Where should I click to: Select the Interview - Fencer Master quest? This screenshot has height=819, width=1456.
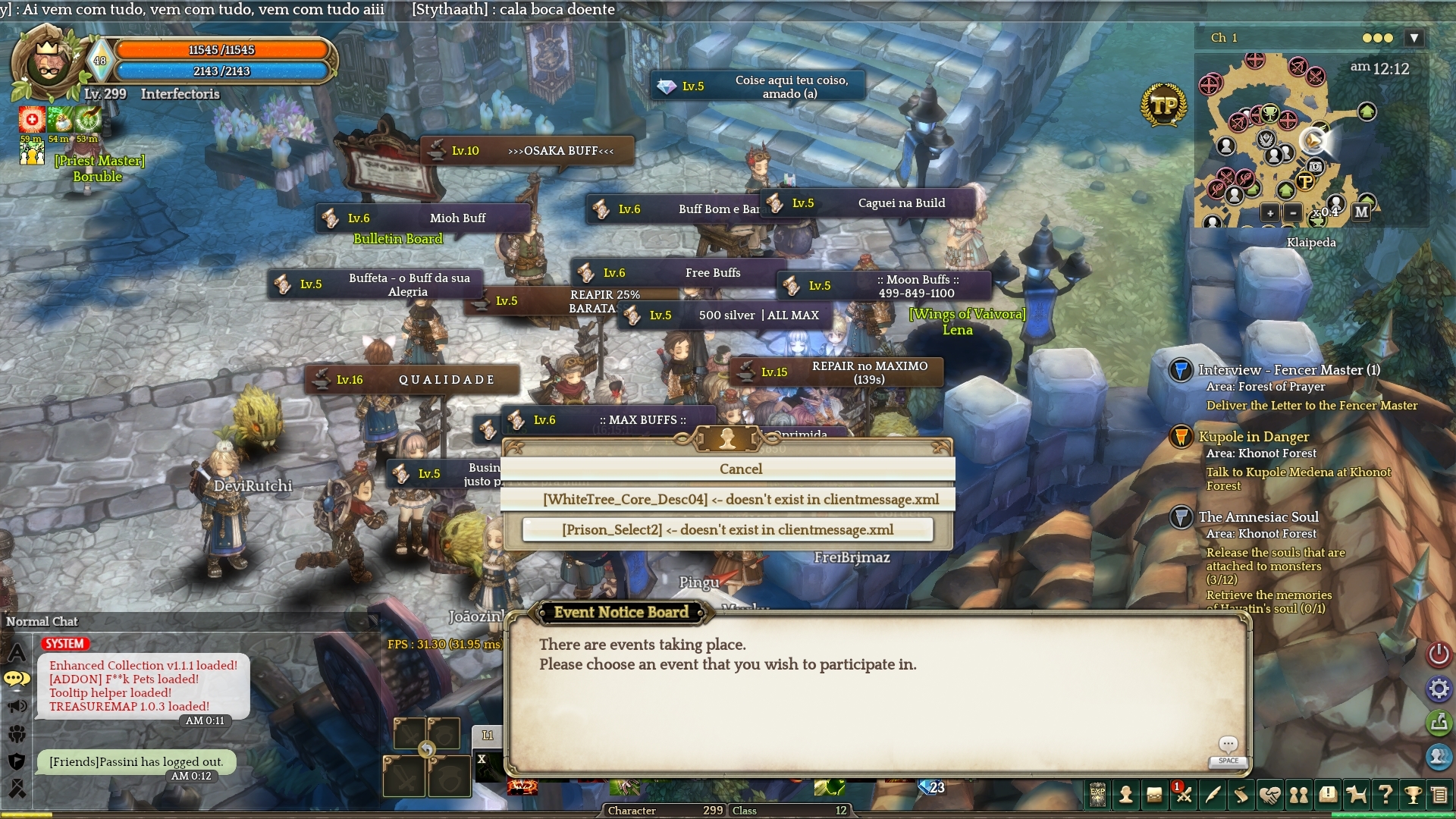coord(1289,370)
